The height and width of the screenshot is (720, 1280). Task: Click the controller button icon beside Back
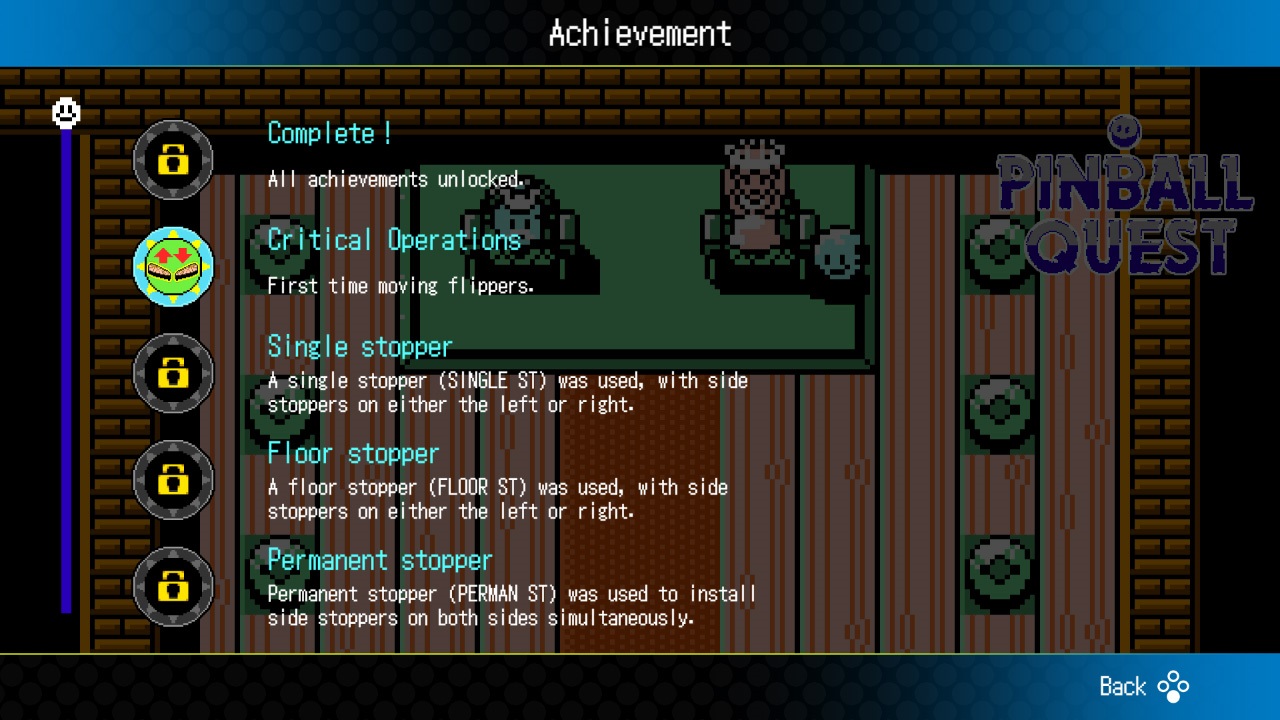(x=1174, y=687)
